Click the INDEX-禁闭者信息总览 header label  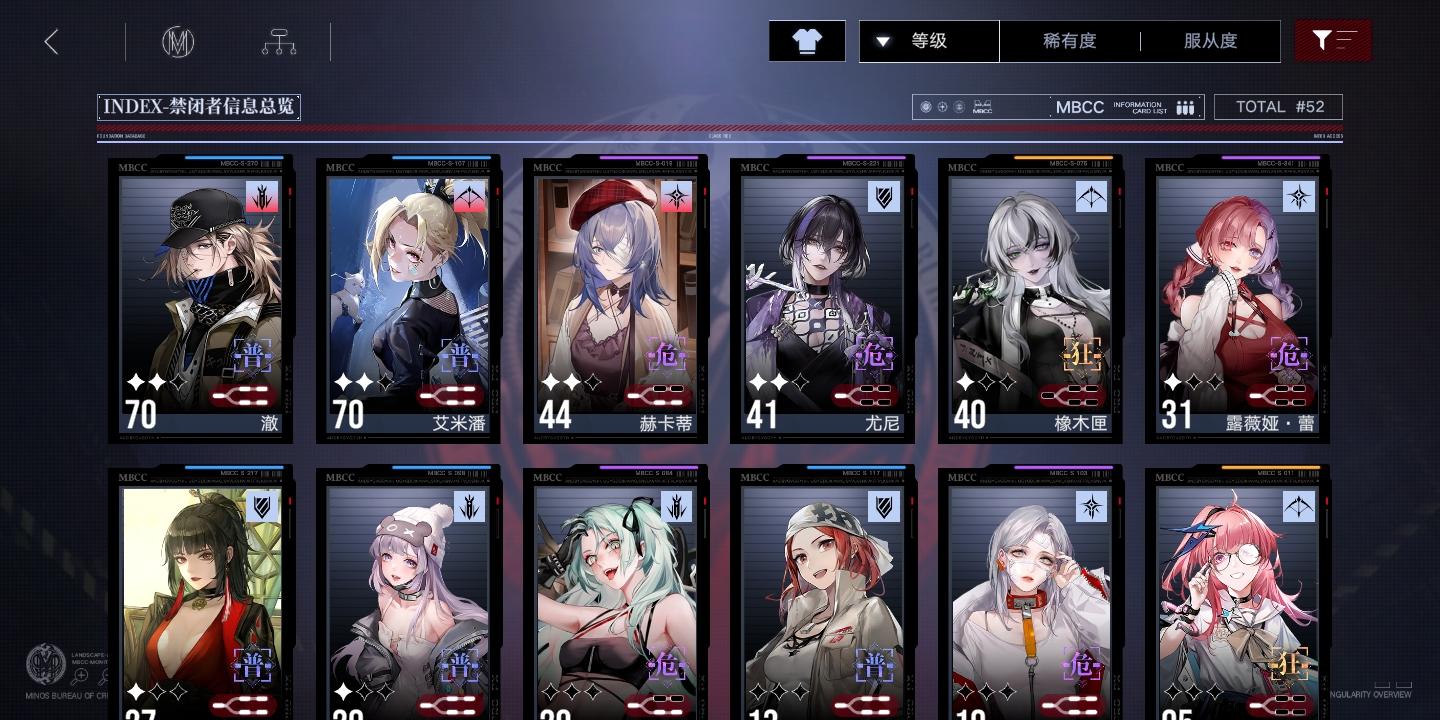pos(198,107)
